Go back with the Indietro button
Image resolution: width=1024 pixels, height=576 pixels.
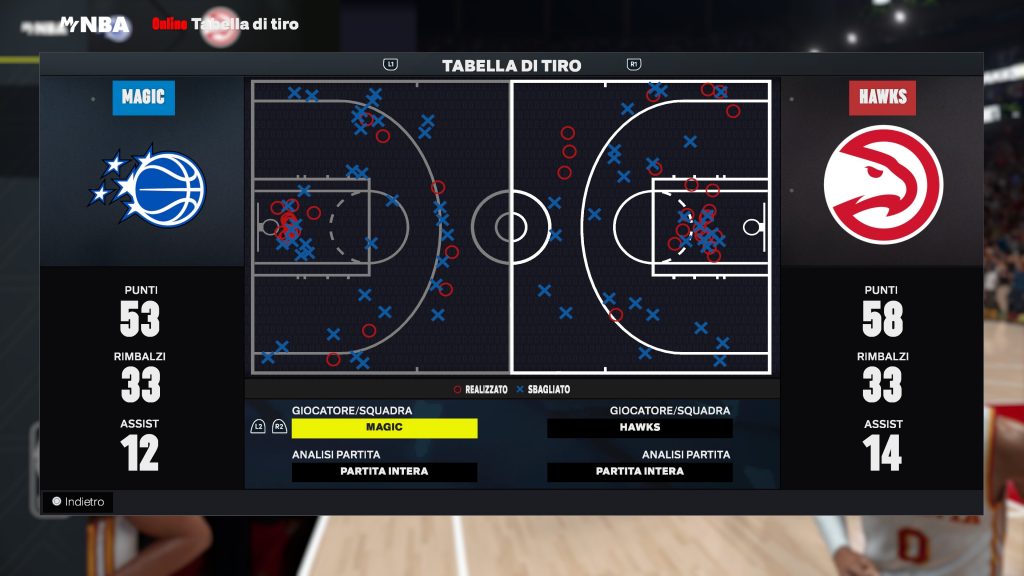(79, 502)
